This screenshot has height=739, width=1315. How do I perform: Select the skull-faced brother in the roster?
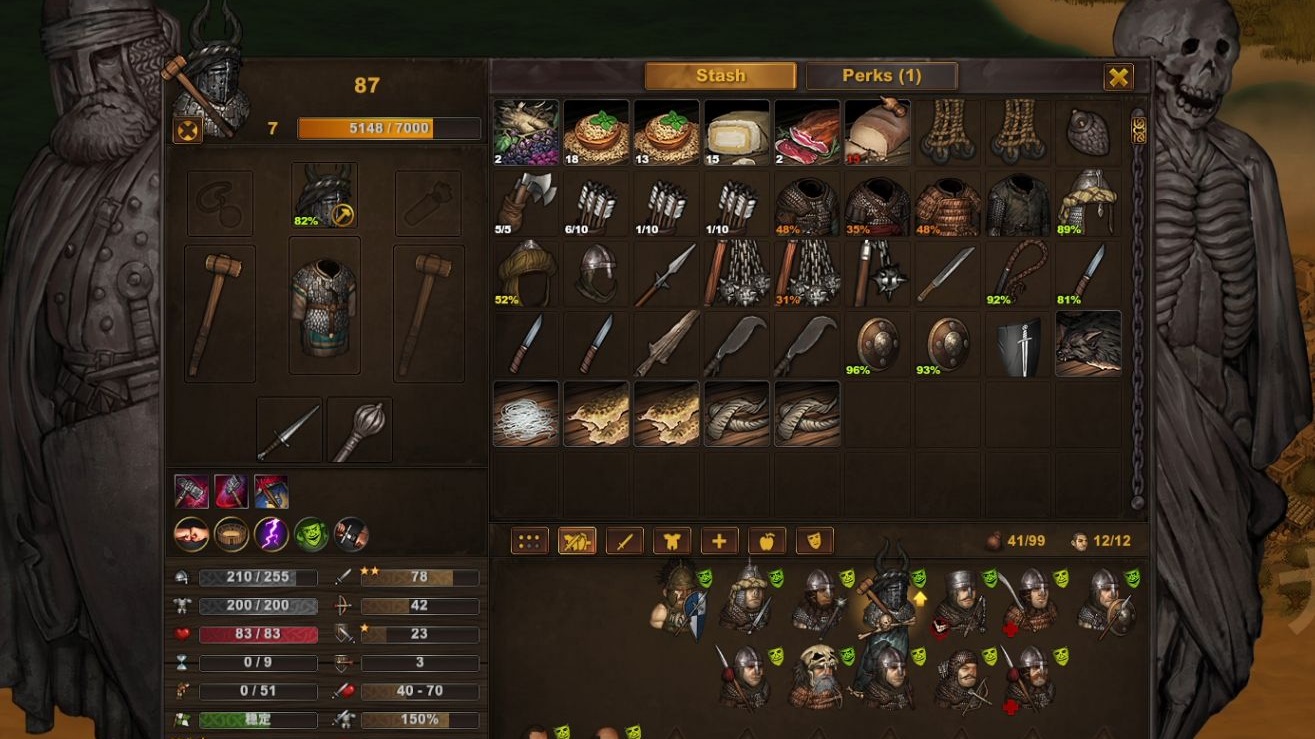point(819,676)
